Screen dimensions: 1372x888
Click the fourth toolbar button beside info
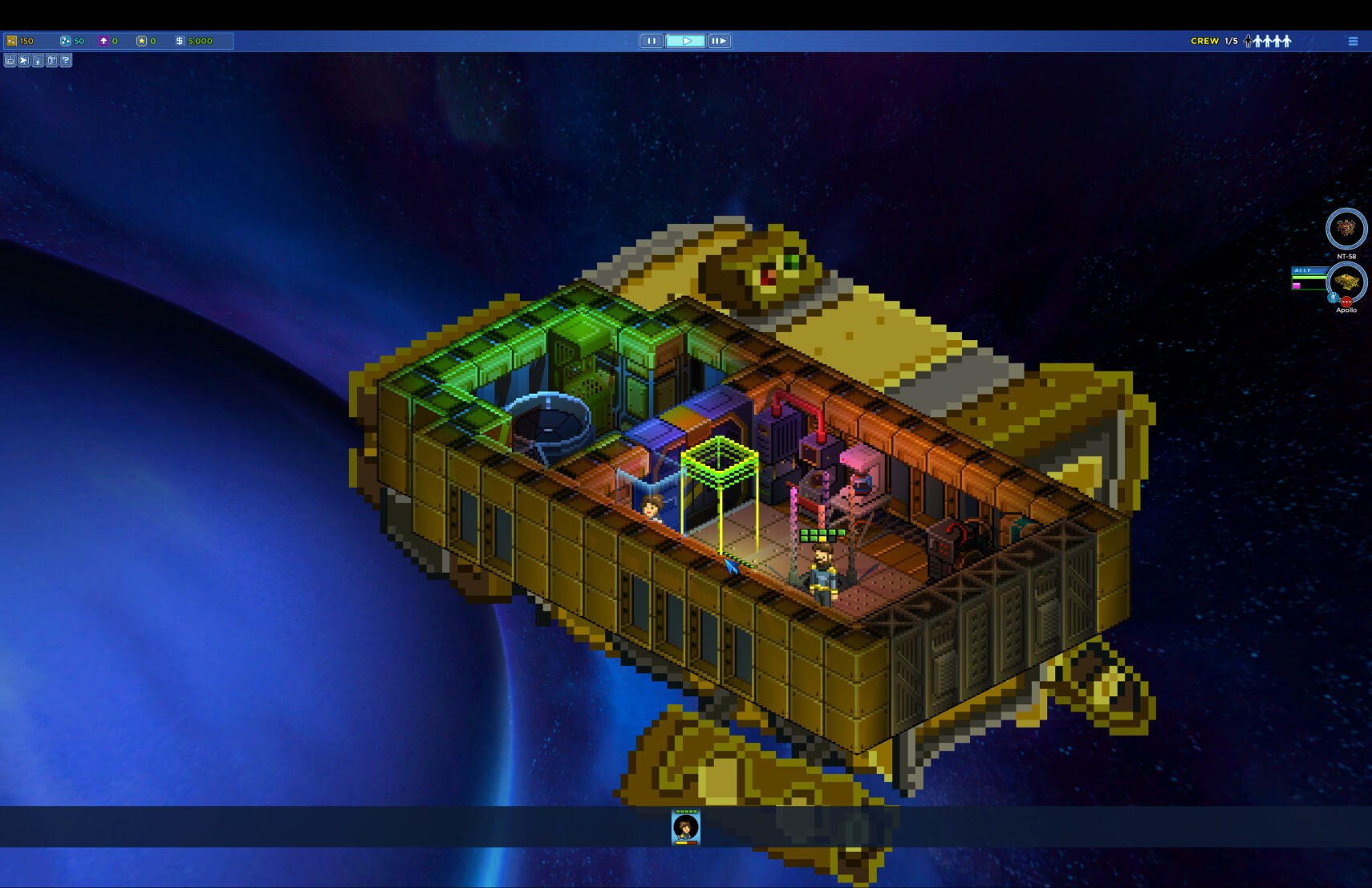coord(52,61)
